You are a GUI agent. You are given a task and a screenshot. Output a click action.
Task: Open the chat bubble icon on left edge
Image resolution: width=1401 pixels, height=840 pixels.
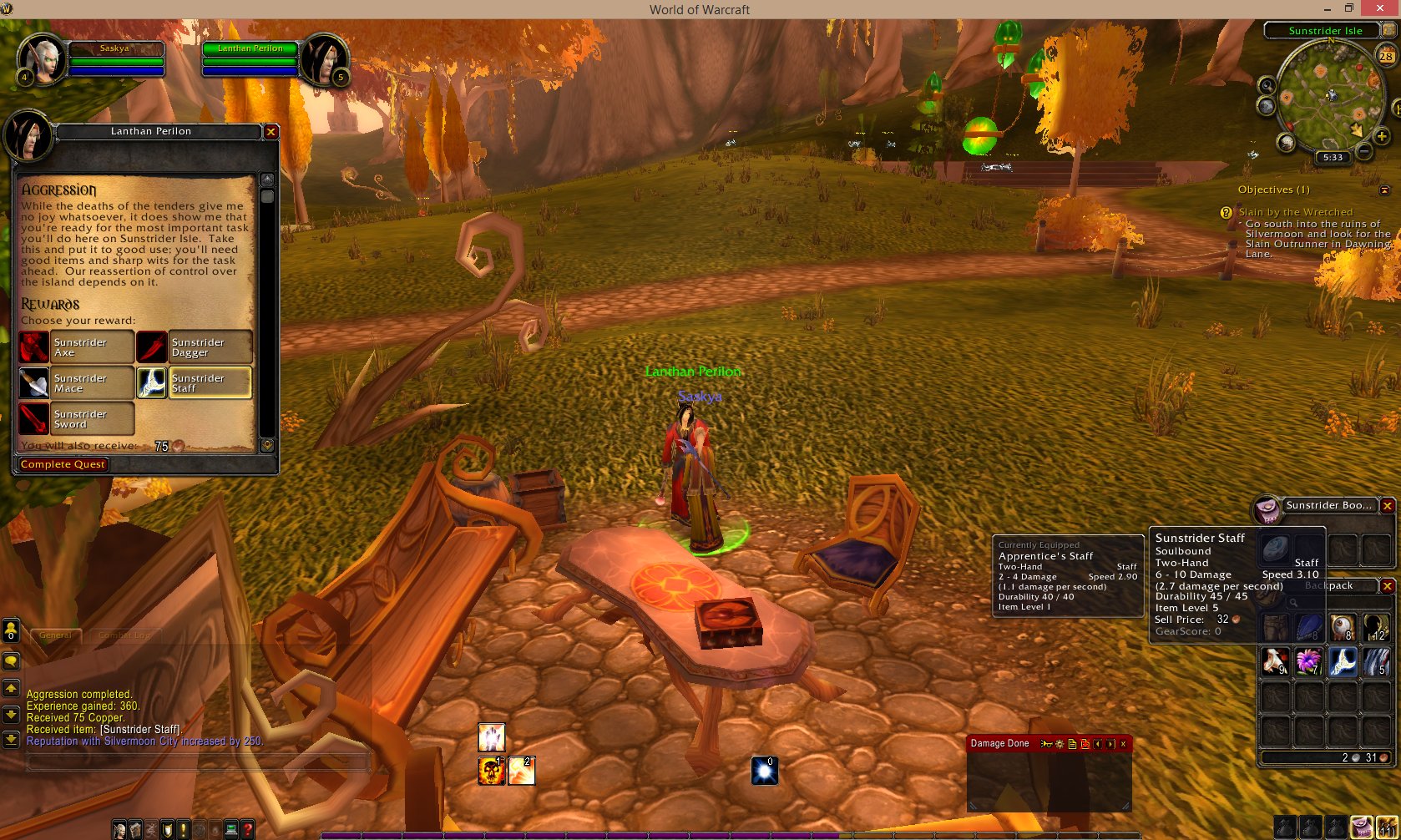10,660
